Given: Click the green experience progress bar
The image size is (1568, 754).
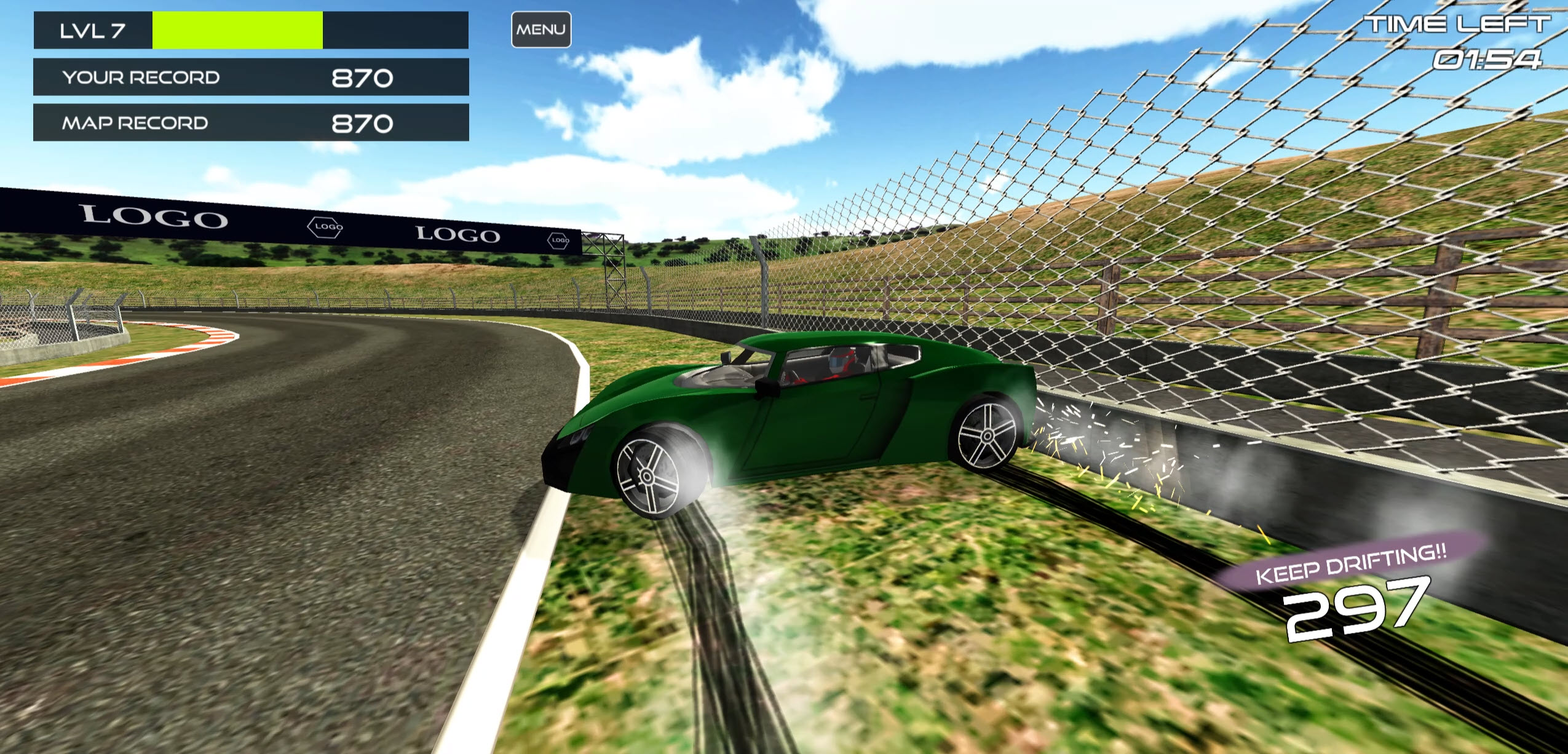Looking at the screenshot, I should click(x=237, y=28).
